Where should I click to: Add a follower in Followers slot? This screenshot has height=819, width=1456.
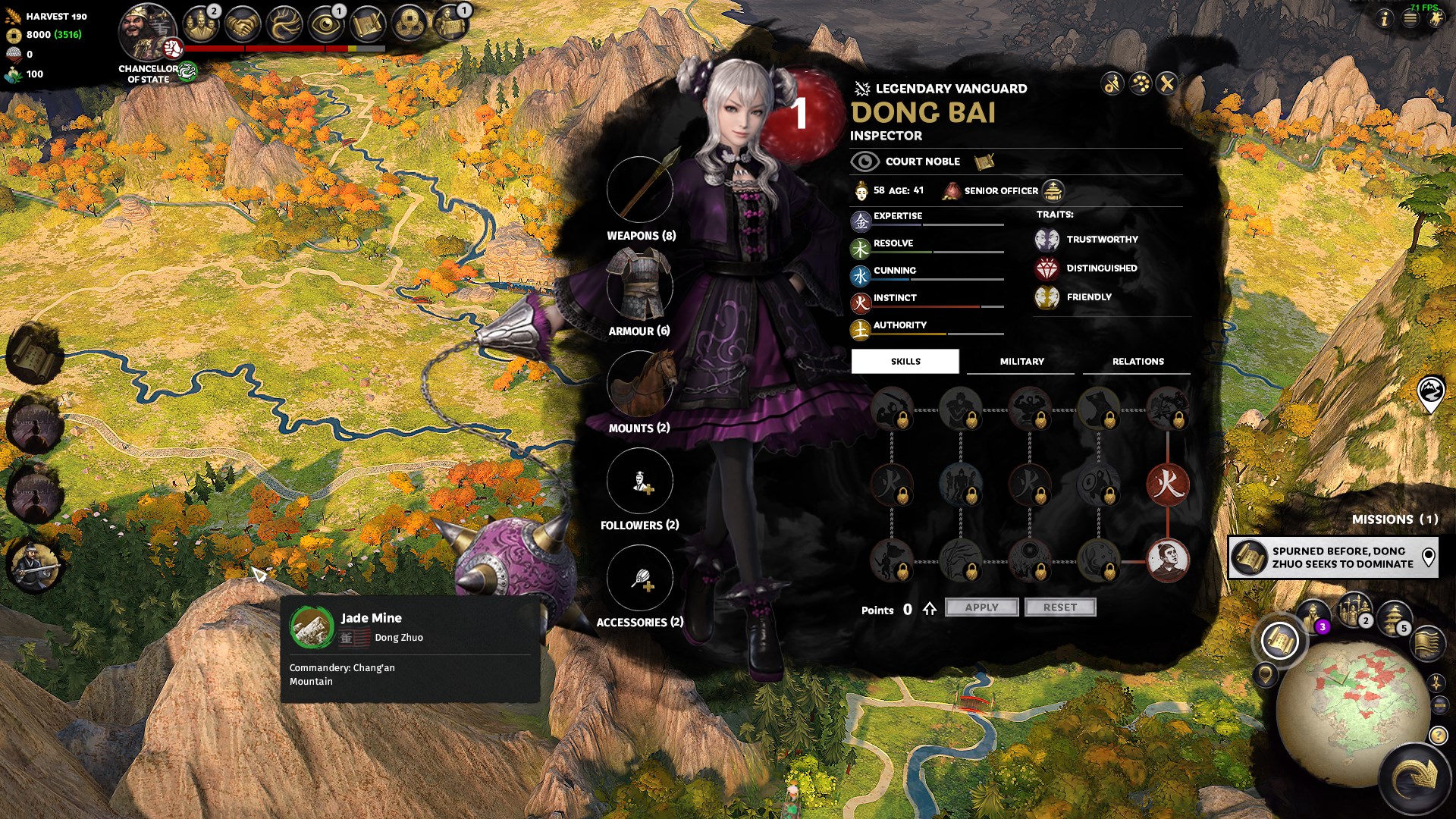click(640, 481)
